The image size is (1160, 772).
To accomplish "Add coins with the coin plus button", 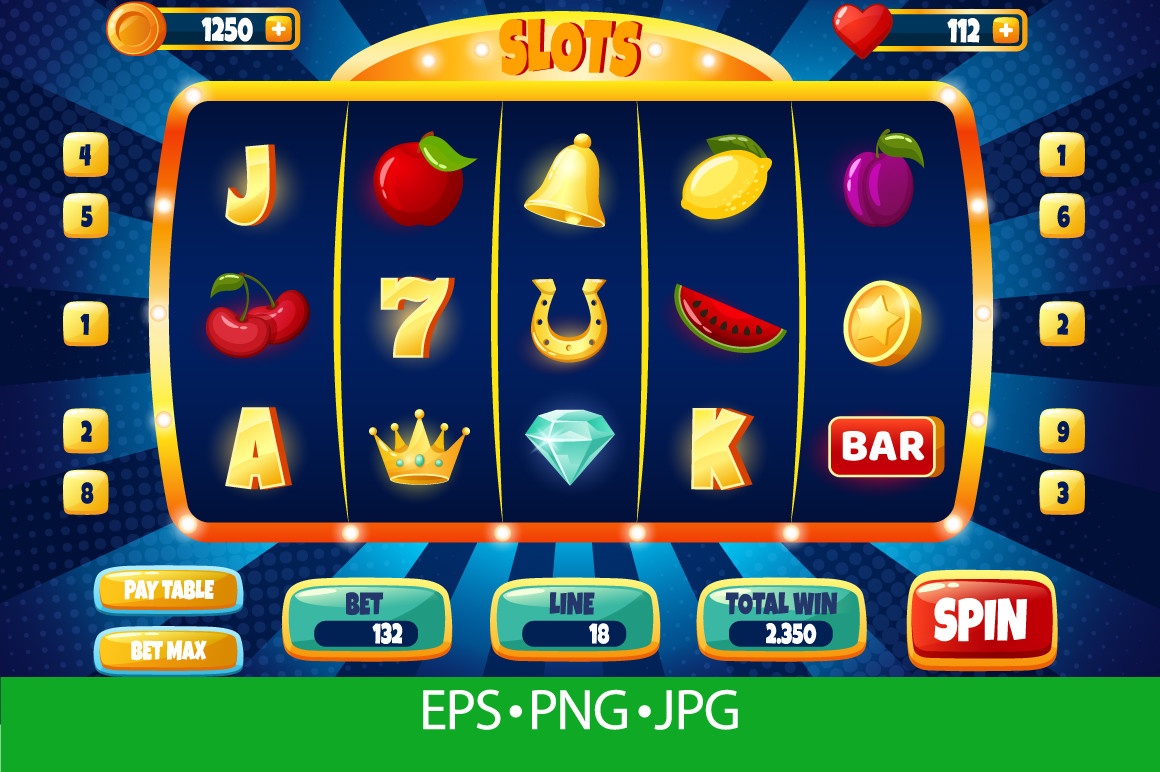I will [279, 30].
